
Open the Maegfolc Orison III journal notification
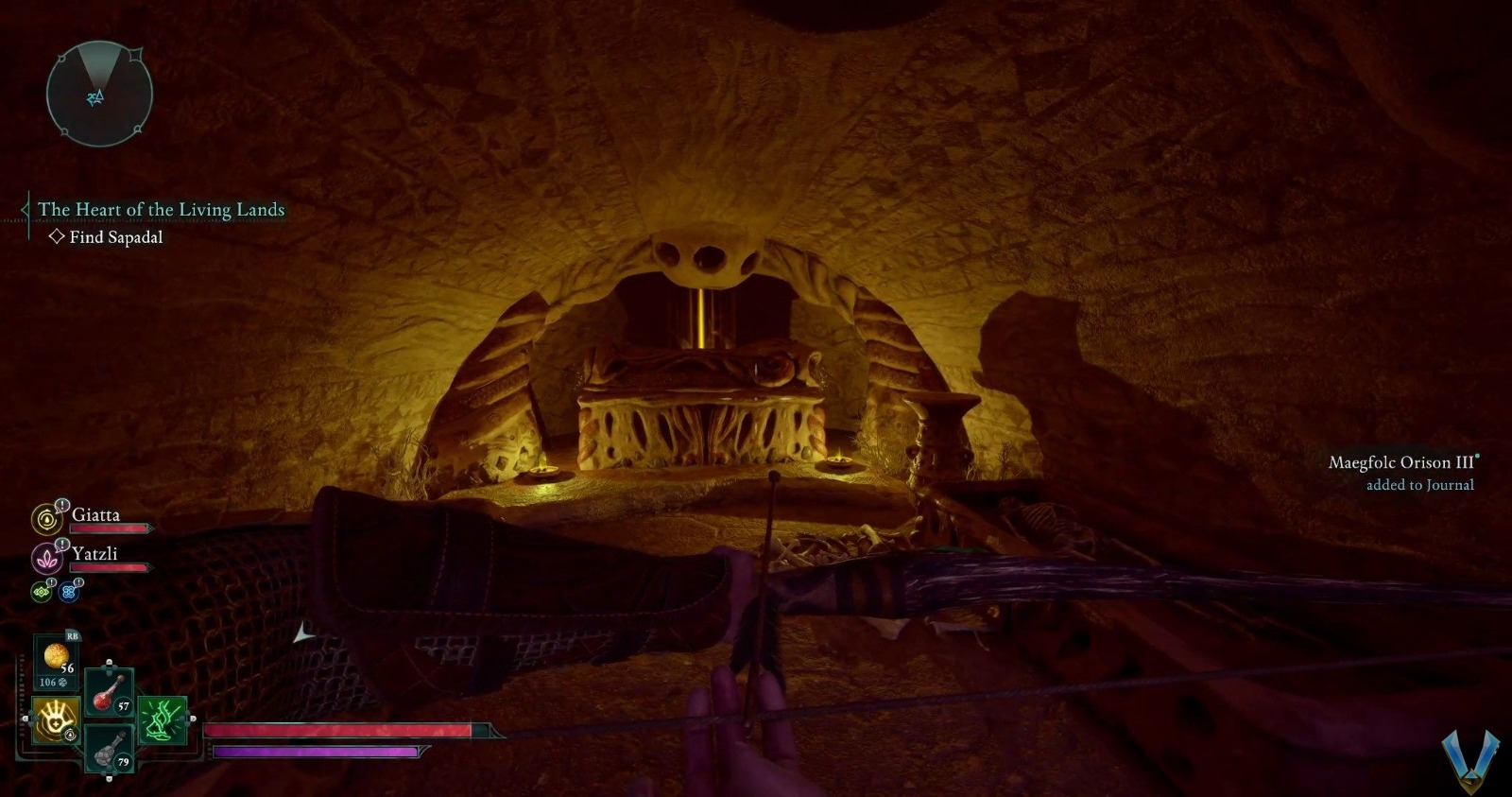click(1401, 472)
